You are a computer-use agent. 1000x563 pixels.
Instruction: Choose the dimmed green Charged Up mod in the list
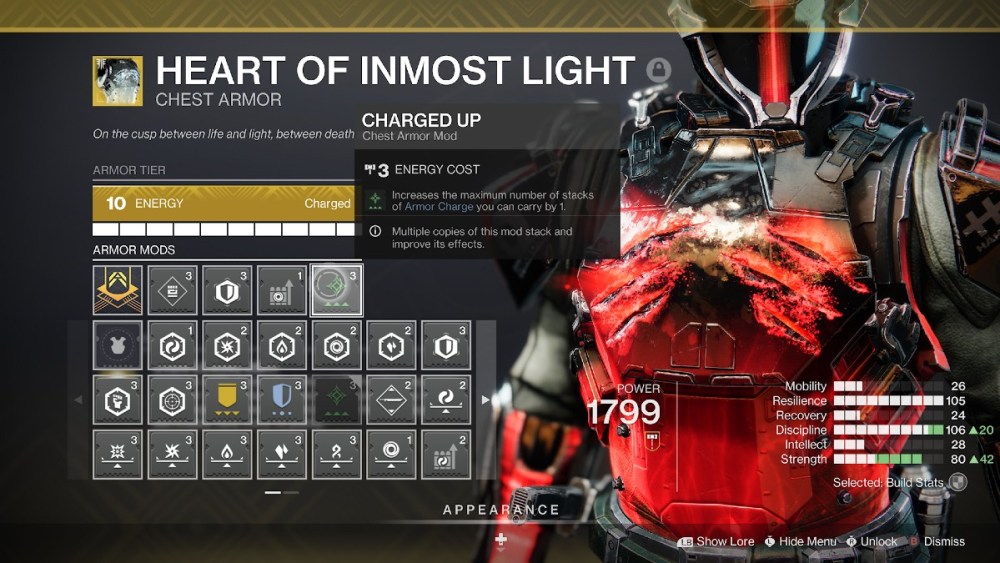coord(336,400)
